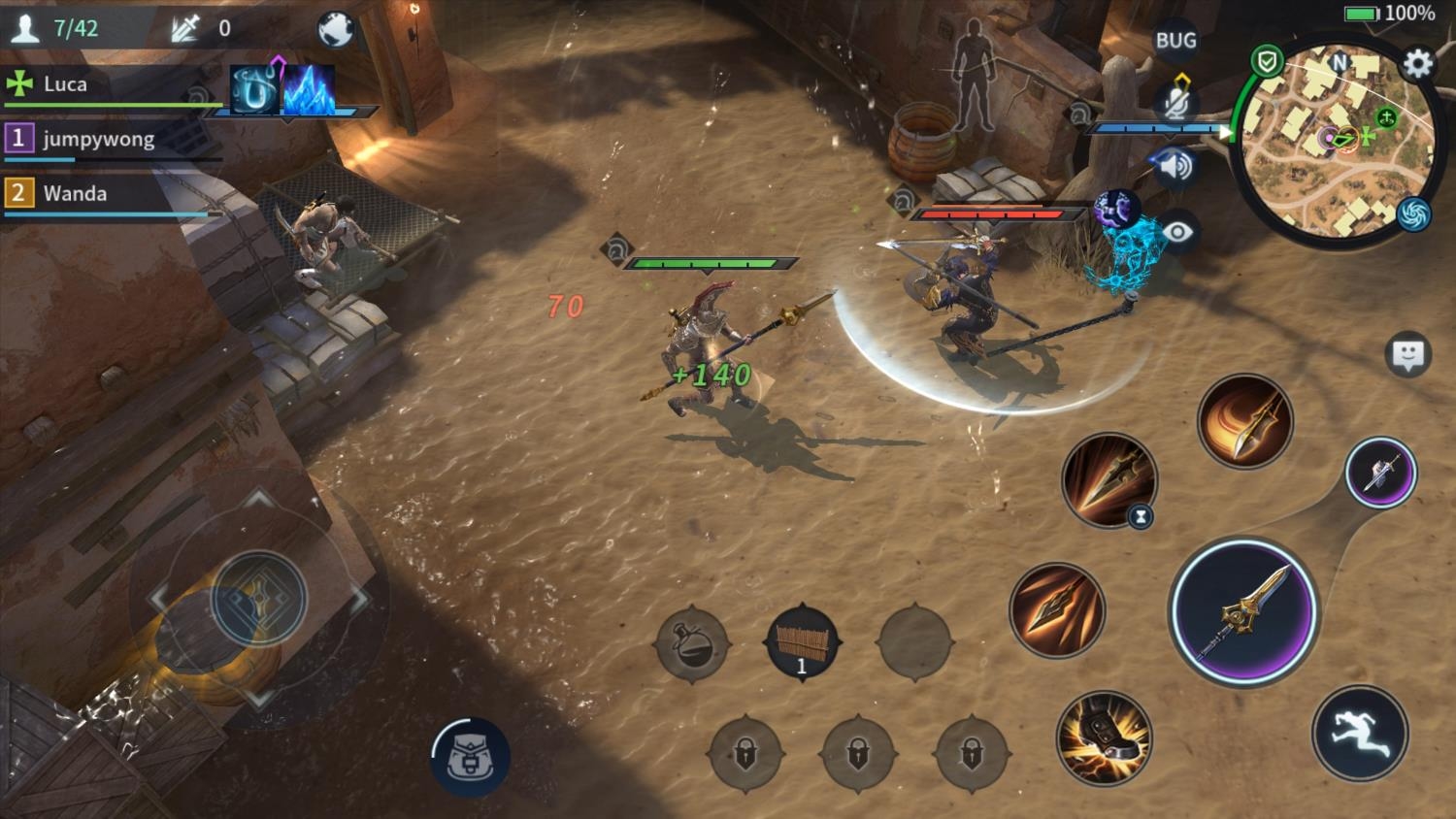Open the circular minimap
1456x819 pixels.
coord(1334,144)
